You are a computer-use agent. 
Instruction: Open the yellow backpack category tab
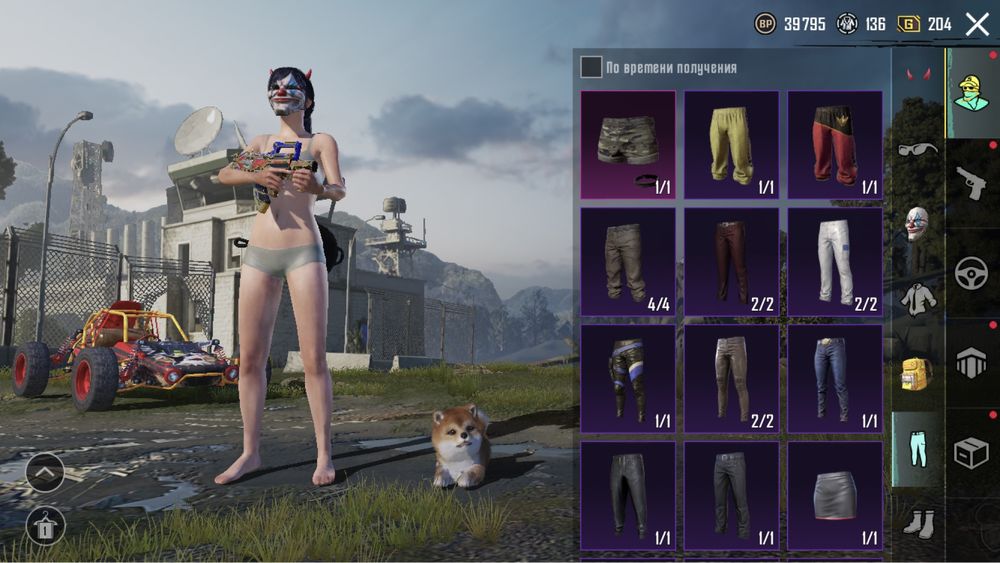tap(917, 372)
